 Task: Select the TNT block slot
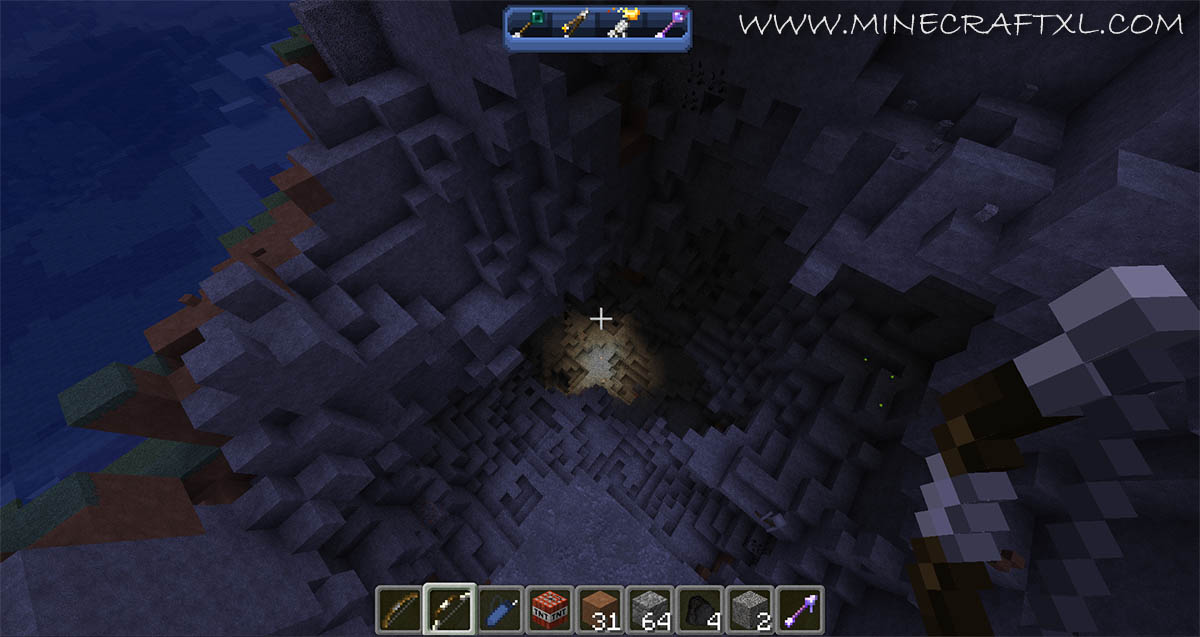tap(549, 608)
